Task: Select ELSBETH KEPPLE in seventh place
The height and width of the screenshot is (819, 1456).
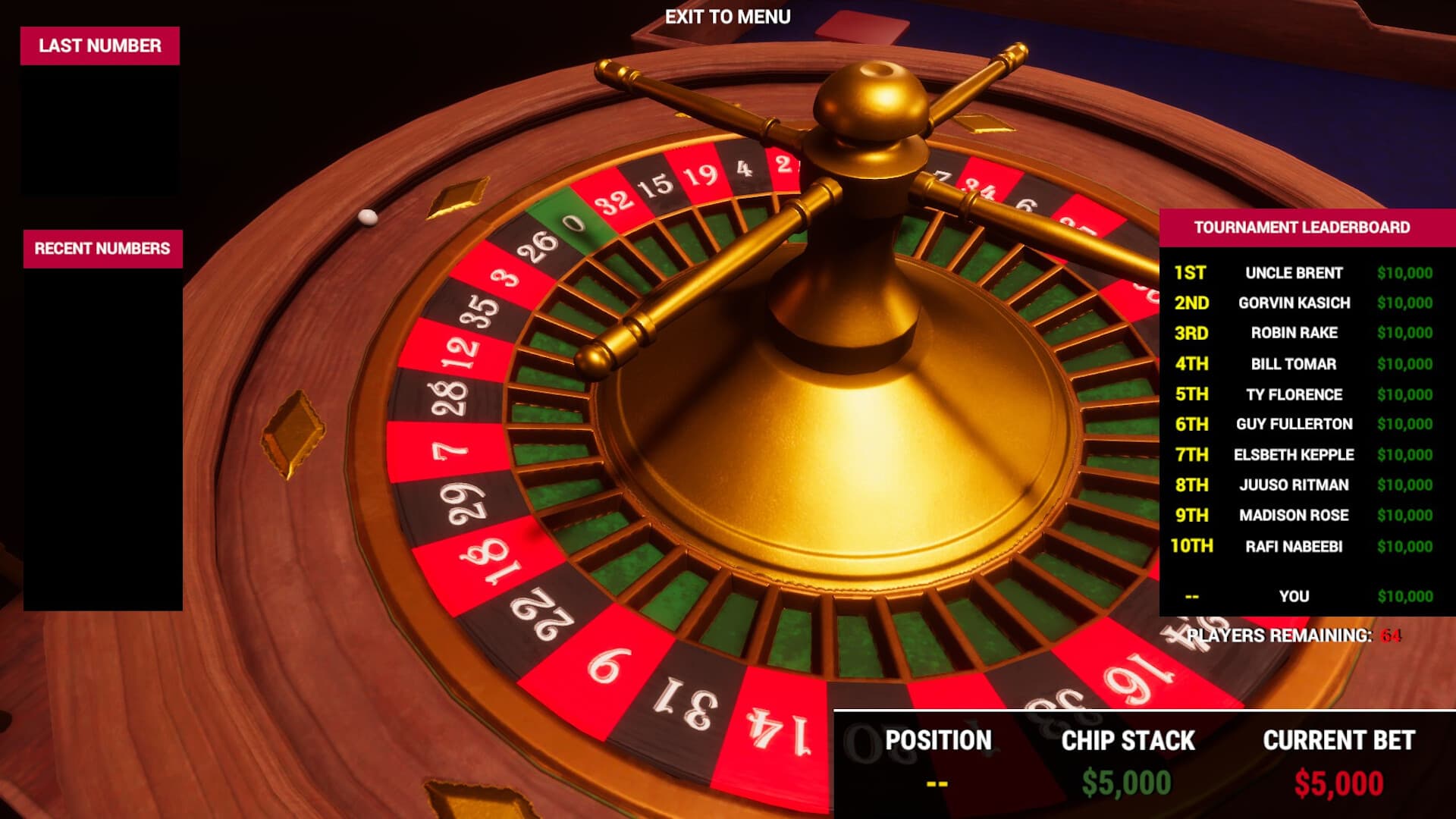Action: click(1294, 455)
